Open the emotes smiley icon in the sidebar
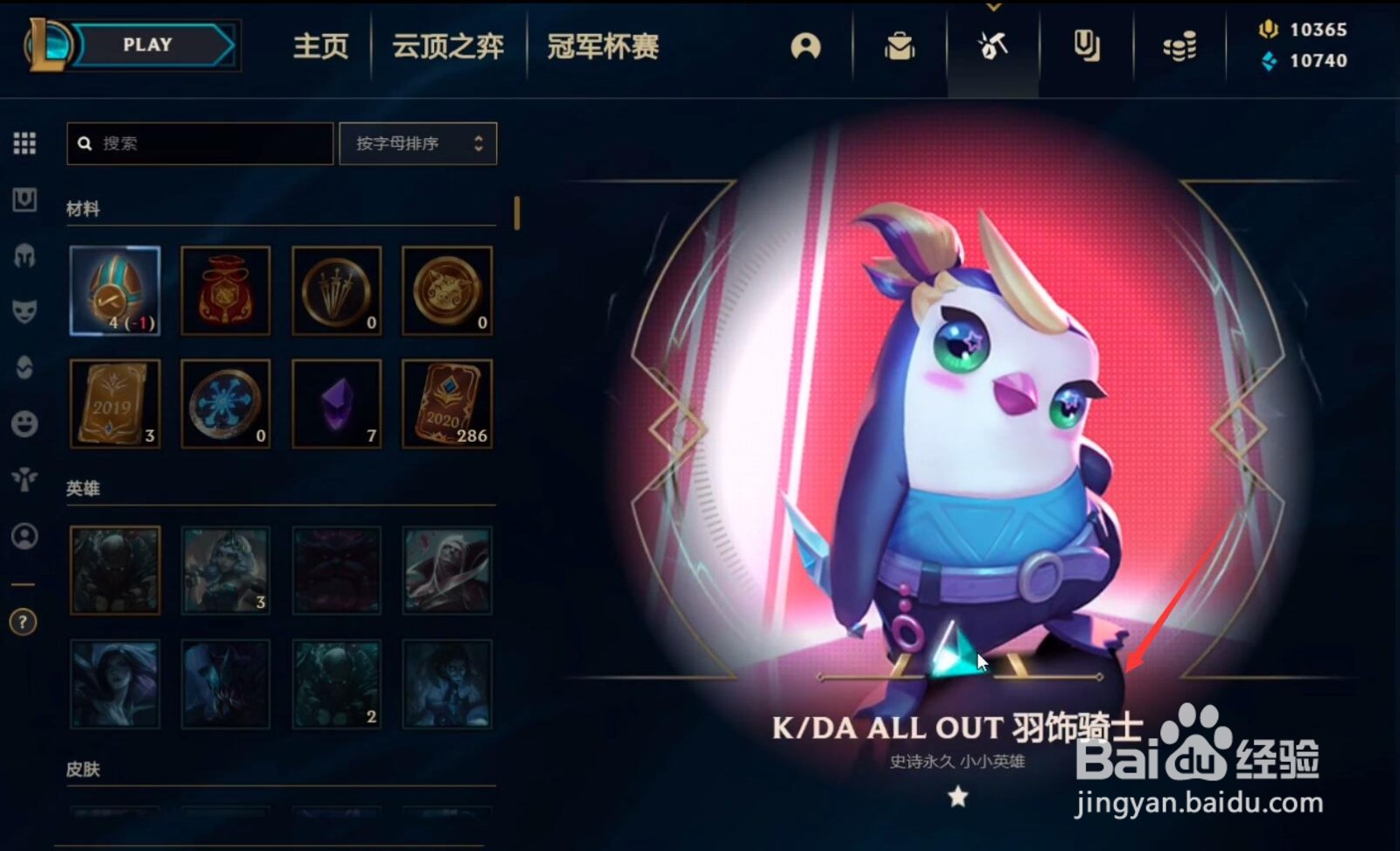Viewport: 1400px width, 851px height. 24,424
